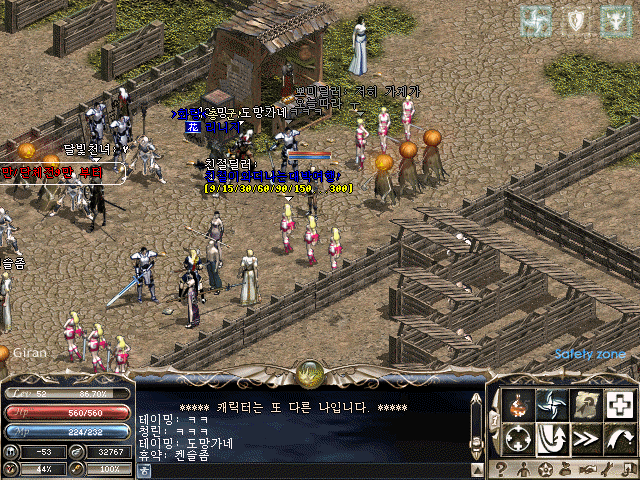This screenshot has height=480, width=640.
Task: Select the white cross healing slot
Action: coord(620,404)
